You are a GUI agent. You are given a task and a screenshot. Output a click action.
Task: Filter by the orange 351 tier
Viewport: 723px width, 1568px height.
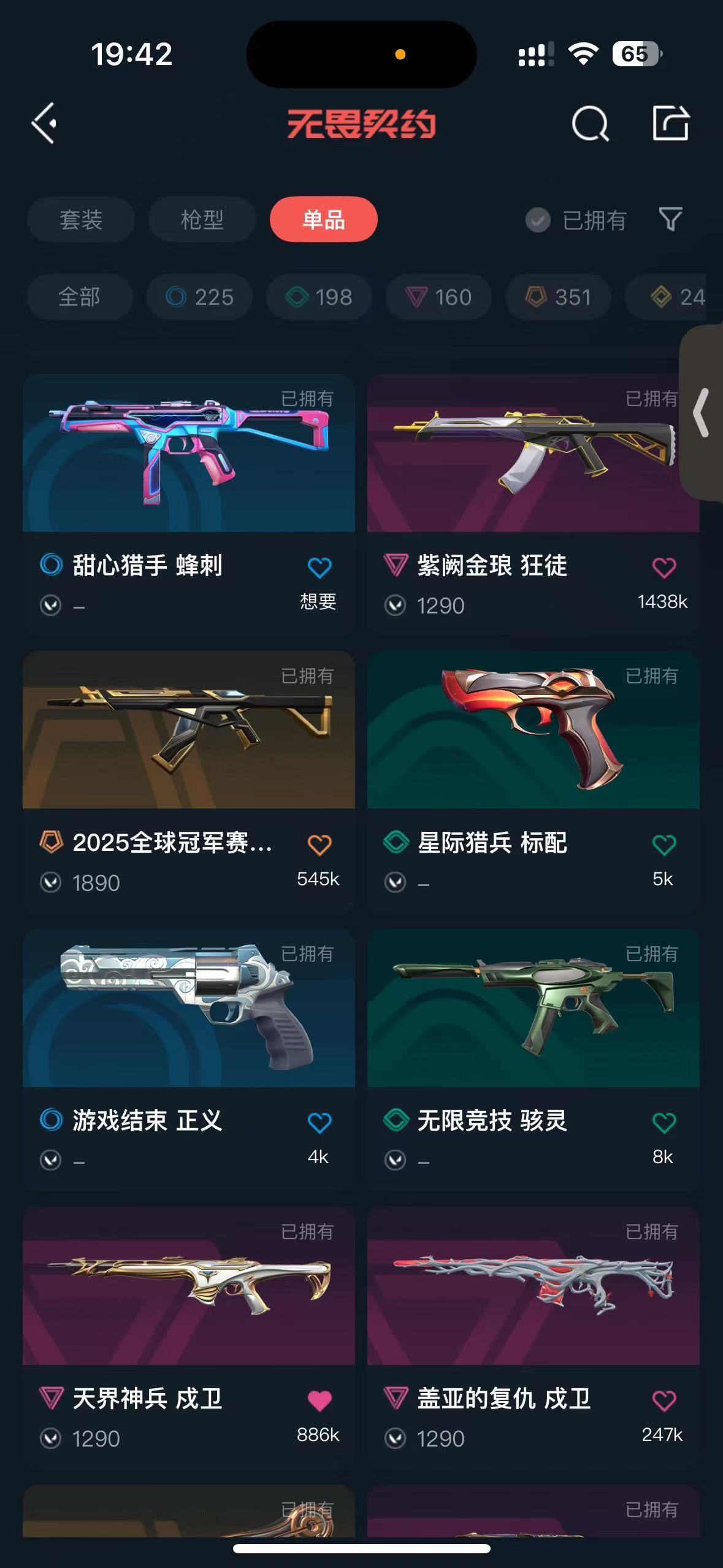point(558,298)
